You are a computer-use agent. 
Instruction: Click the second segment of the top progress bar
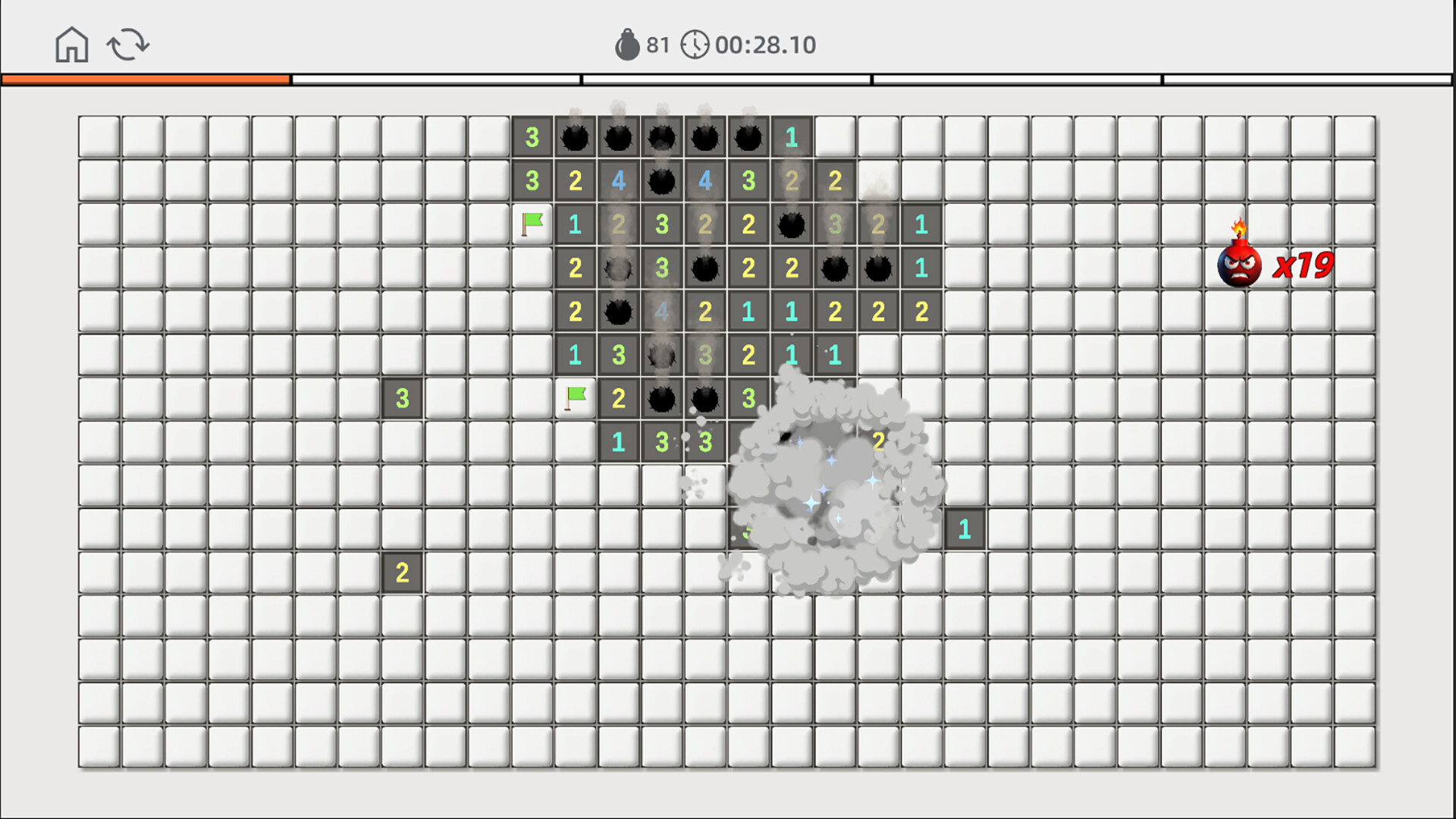[x=436, y=78]
